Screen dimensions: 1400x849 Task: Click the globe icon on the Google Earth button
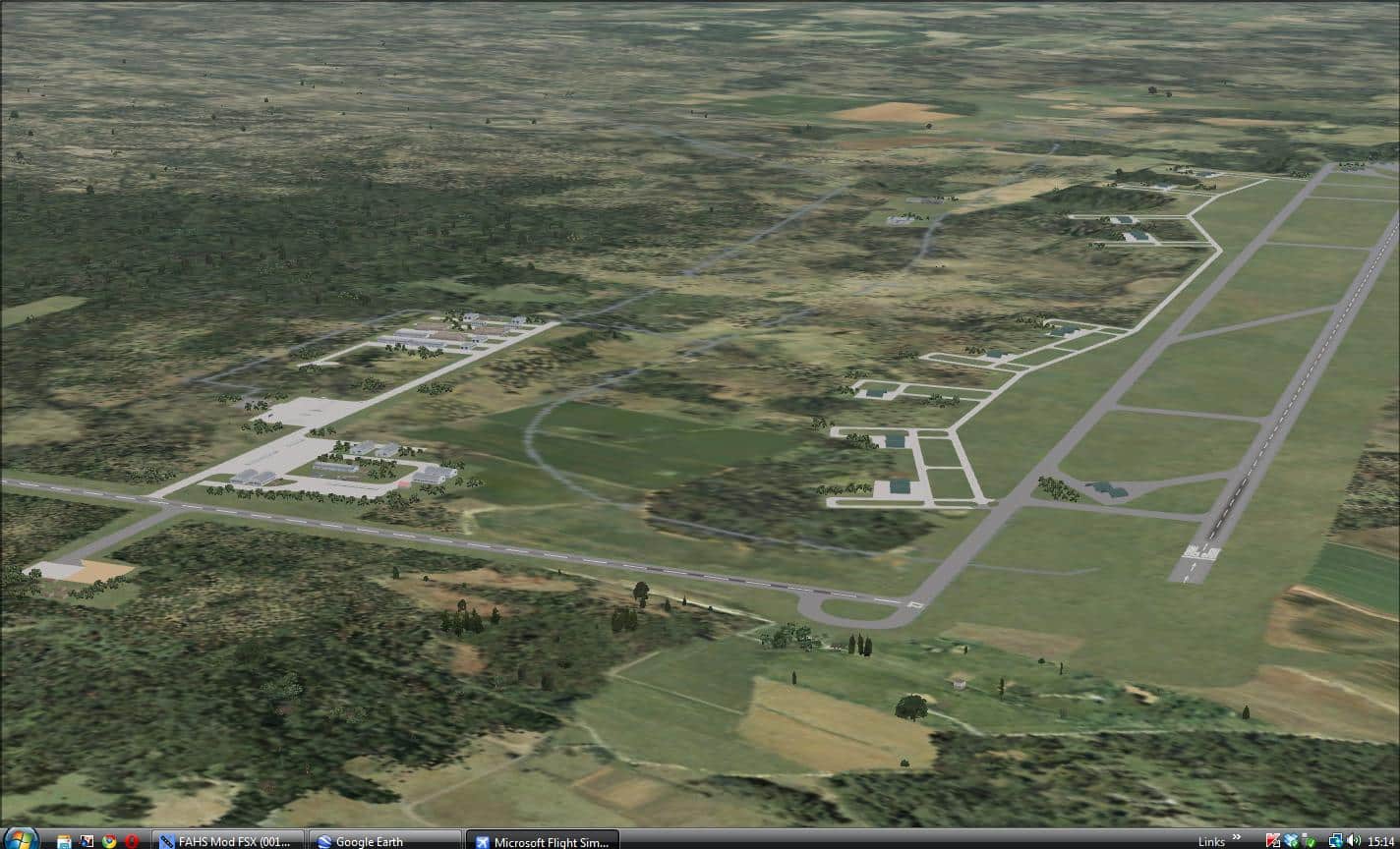coord(324,841)
